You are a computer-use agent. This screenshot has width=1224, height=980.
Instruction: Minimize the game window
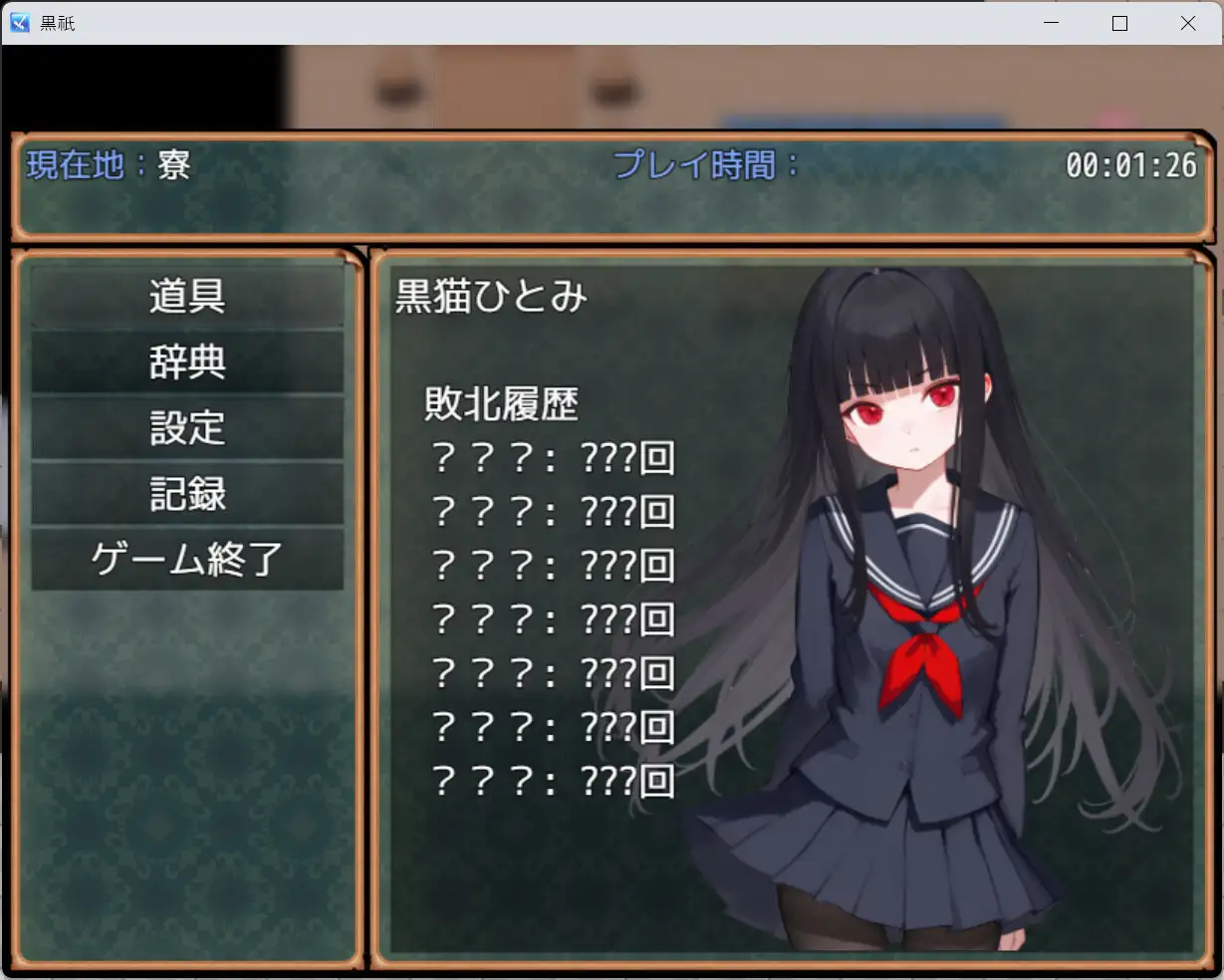tap(1052, 23)
